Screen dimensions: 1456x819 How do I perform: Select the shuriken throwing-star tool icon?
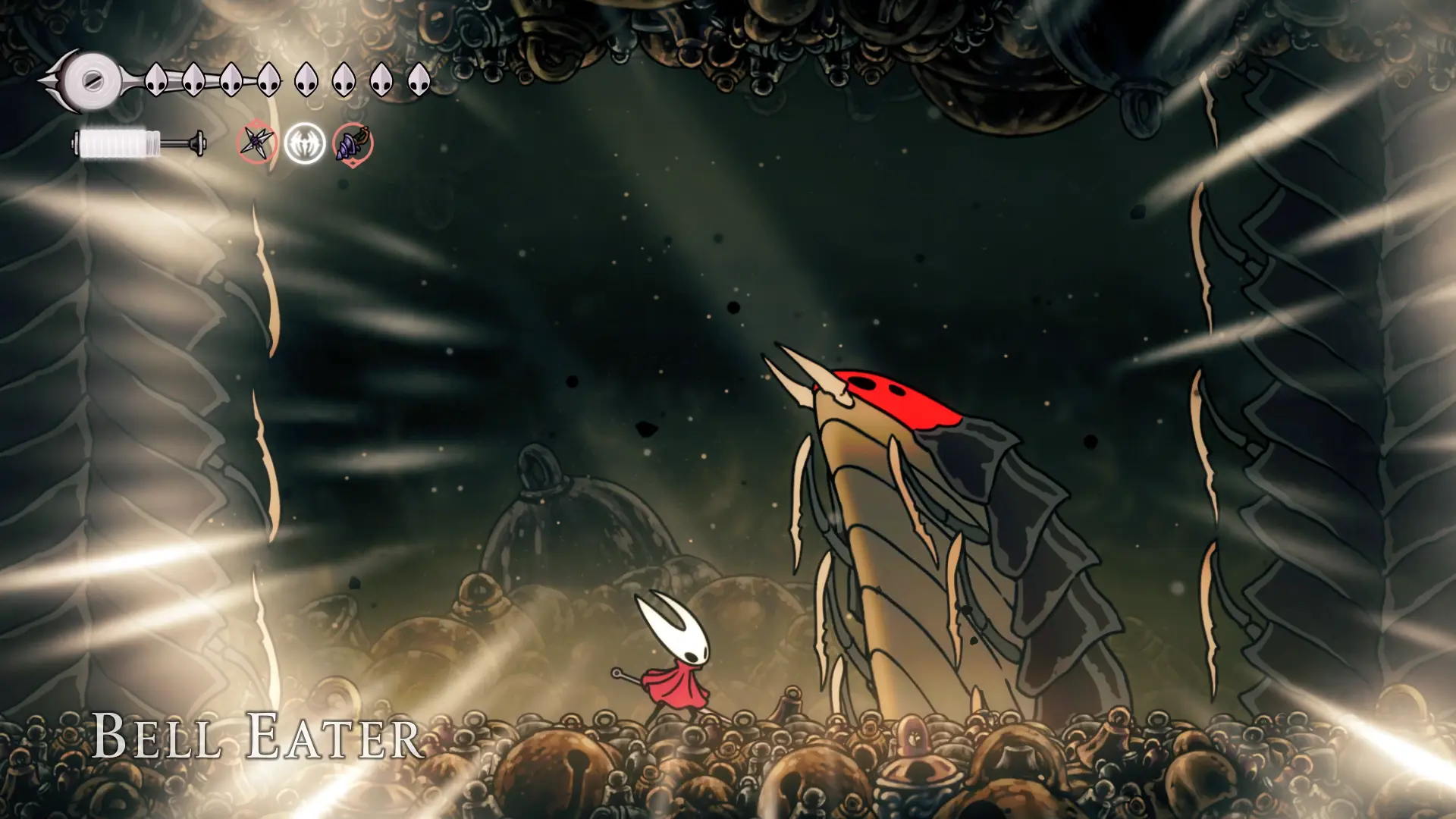(256, 143)
